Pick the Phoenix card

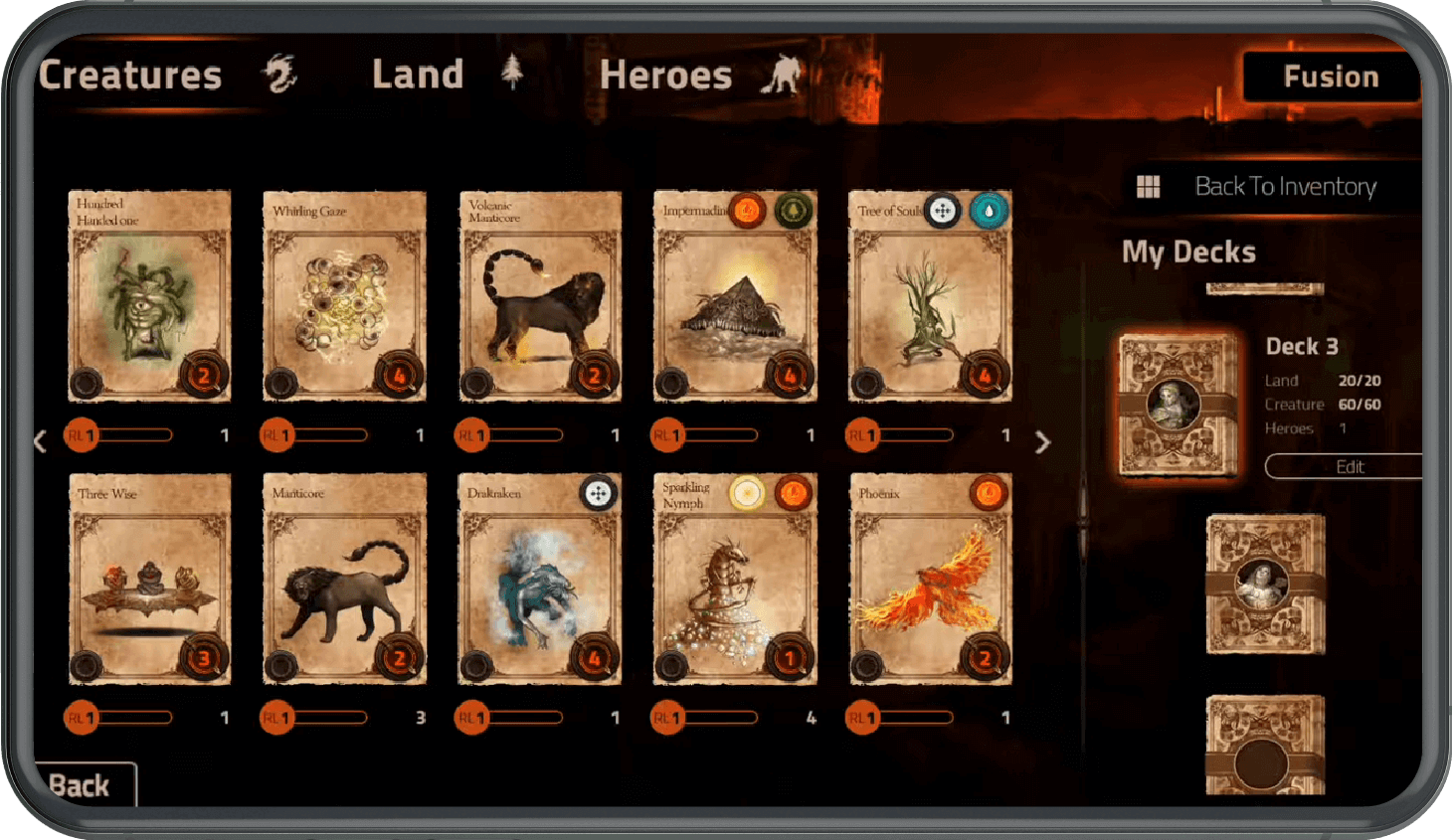tap(930, 580)
